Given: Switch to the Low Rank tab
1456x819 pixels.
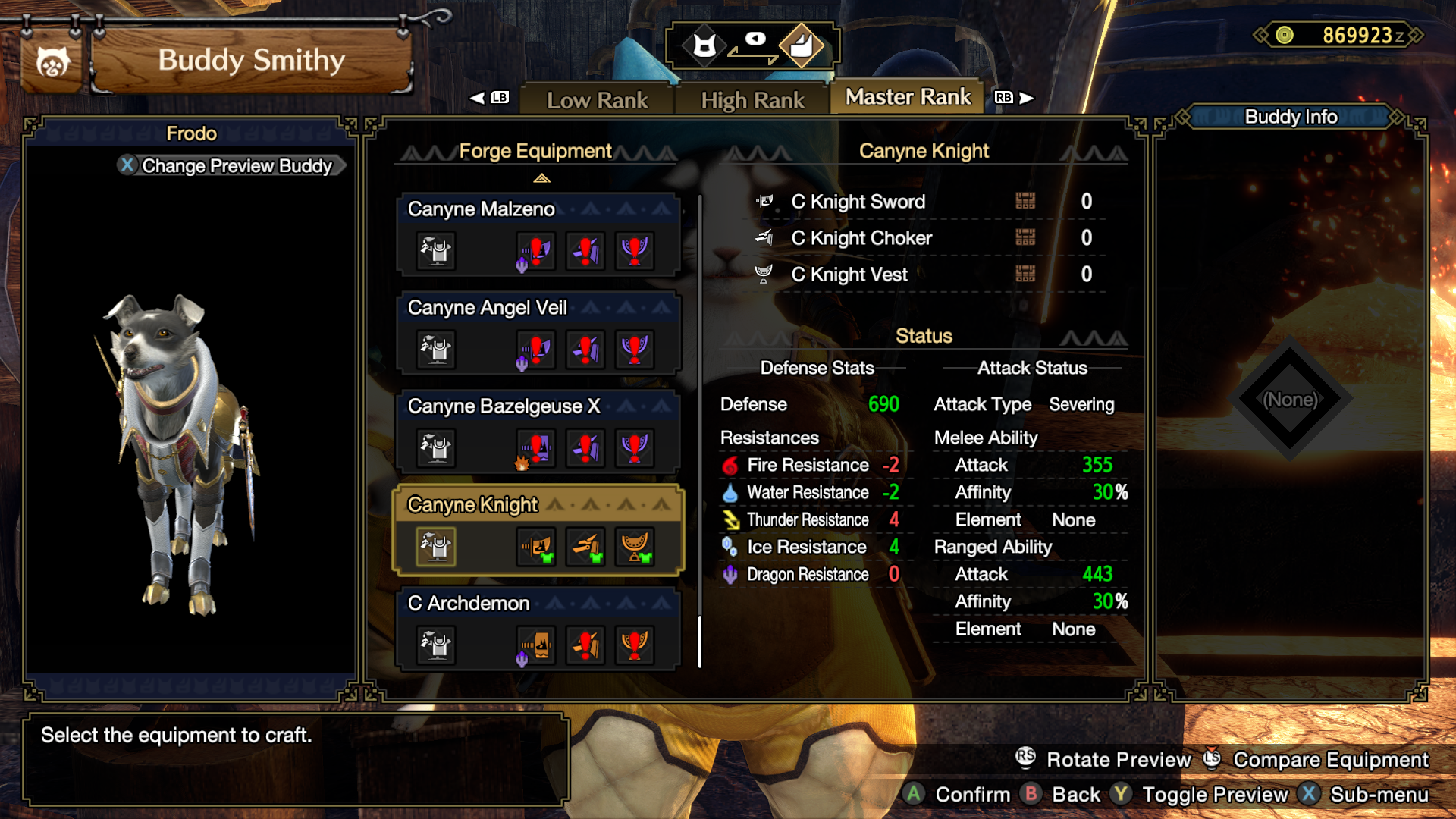Looking at the screenshot, I should tap(597, 99).
